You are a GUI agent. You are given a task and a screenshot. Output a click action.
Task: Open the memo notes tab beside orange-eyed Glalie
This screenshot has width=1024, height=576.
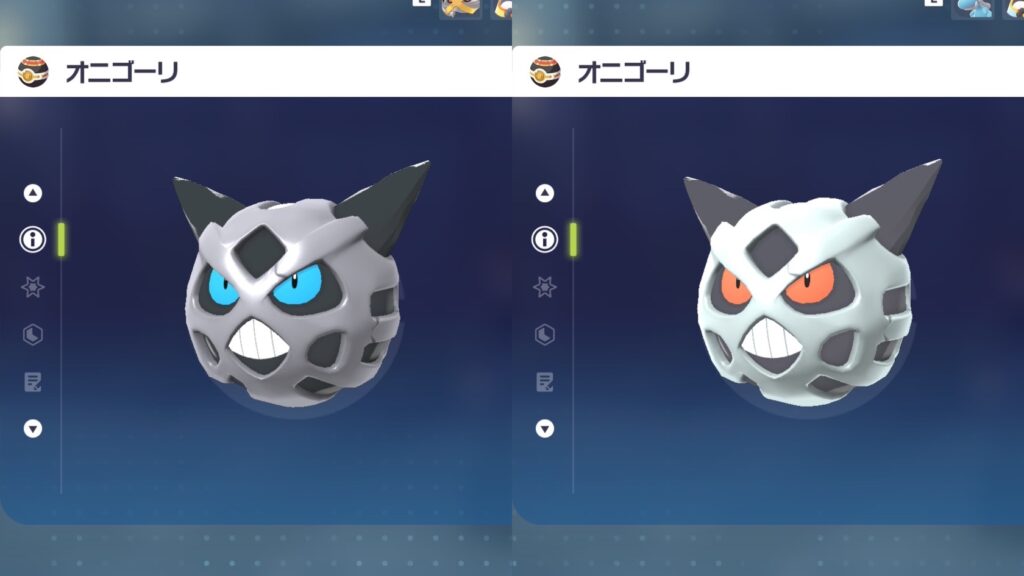coord(545,381)
